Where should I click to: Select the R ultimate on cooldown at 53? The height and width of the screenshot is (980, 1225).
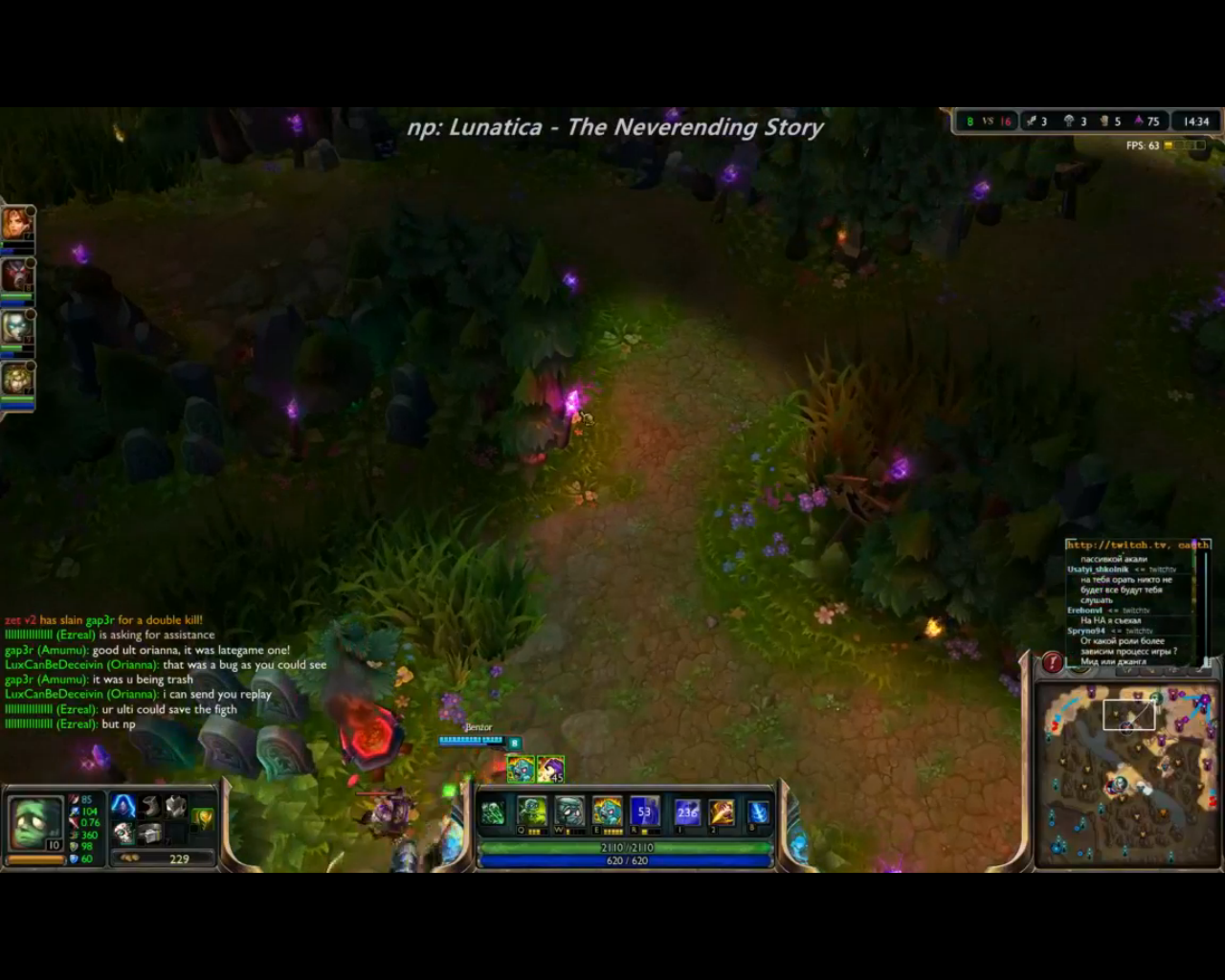pos(644,812)
